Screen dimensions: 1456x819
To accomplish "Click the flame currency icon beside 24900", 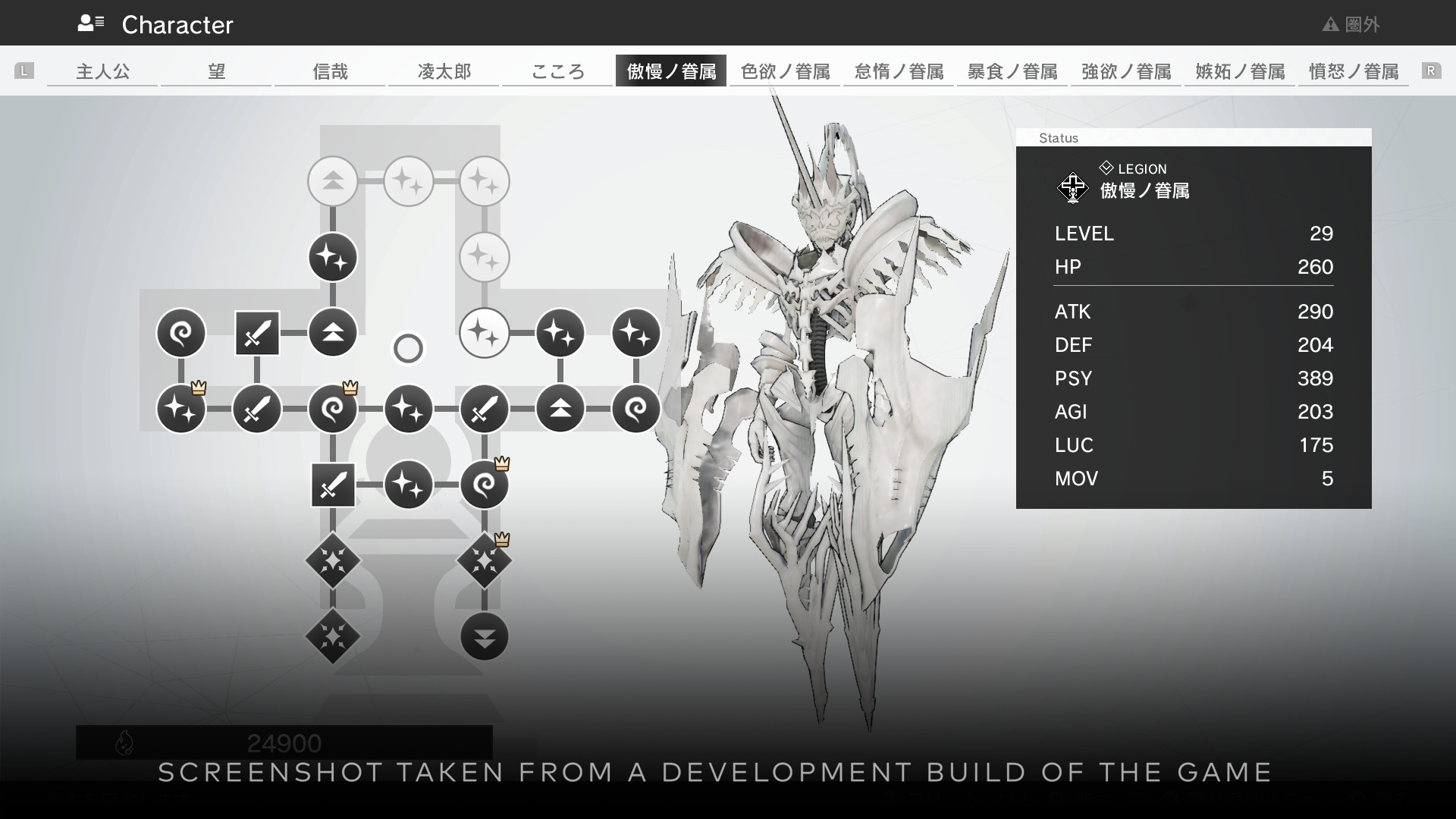I will (x=126, y=743).
